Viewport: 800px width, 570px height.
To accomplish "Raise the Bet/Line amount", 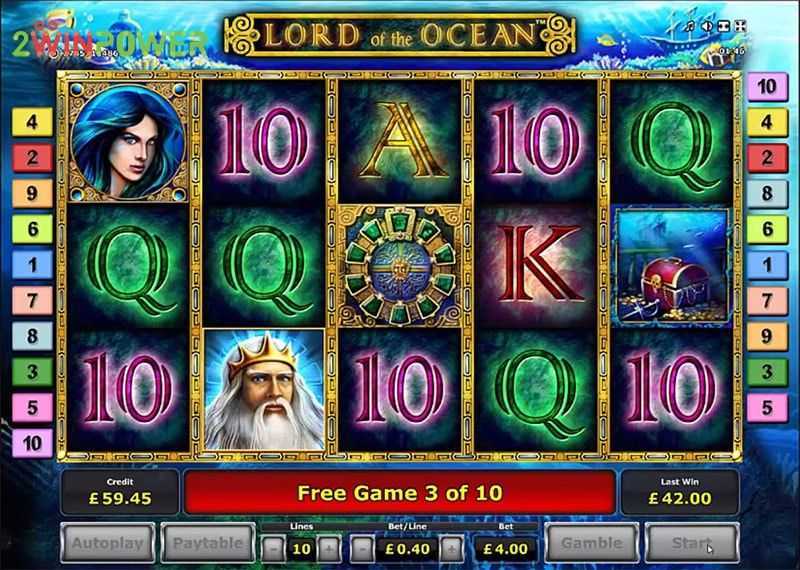I will coord(451,548).
